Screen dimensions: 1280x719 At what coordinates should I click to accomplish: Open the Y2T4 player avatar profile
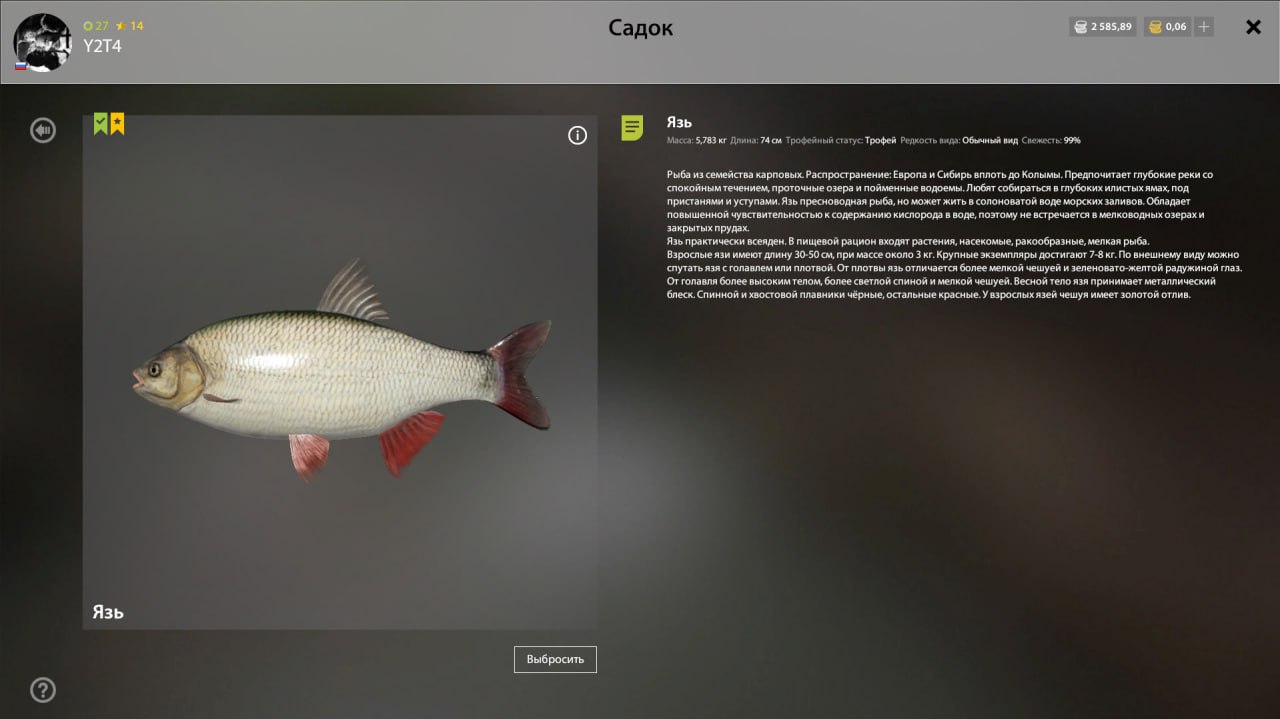pyautogui.click(x=42, y=43)
